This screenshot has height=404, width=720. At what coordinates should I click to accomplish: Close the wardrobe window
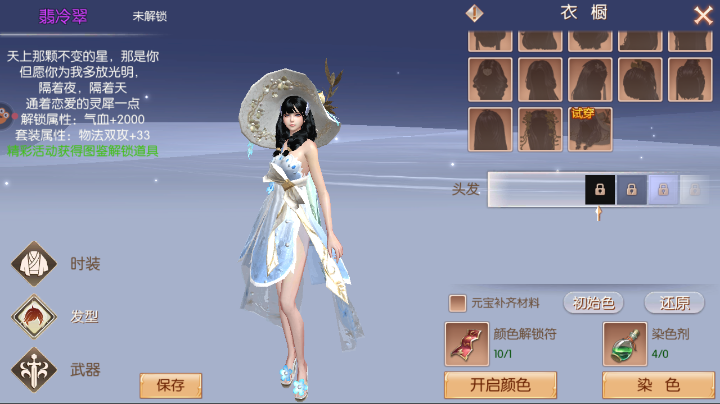(703, 15)
